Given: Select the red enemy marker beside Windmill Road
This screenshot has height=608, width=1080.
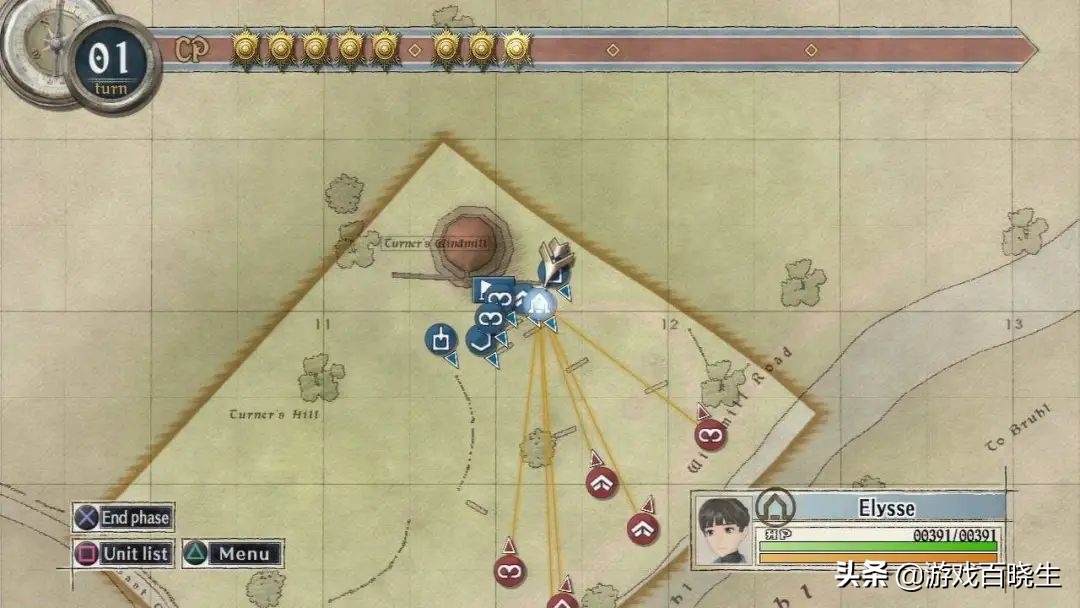Looking at the screenshot, I should [711, 434].
